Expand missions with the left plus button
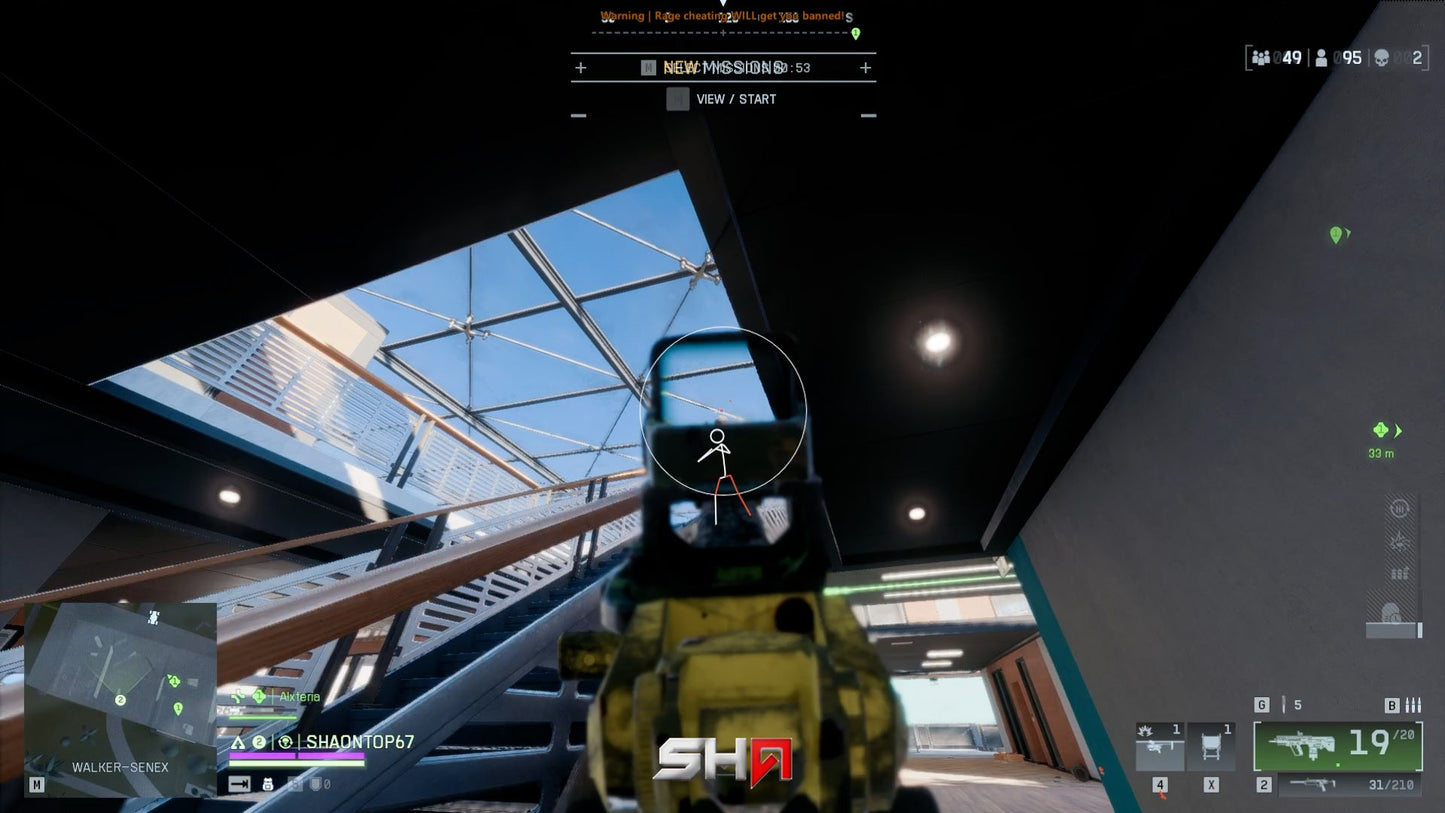 [580, 68]
